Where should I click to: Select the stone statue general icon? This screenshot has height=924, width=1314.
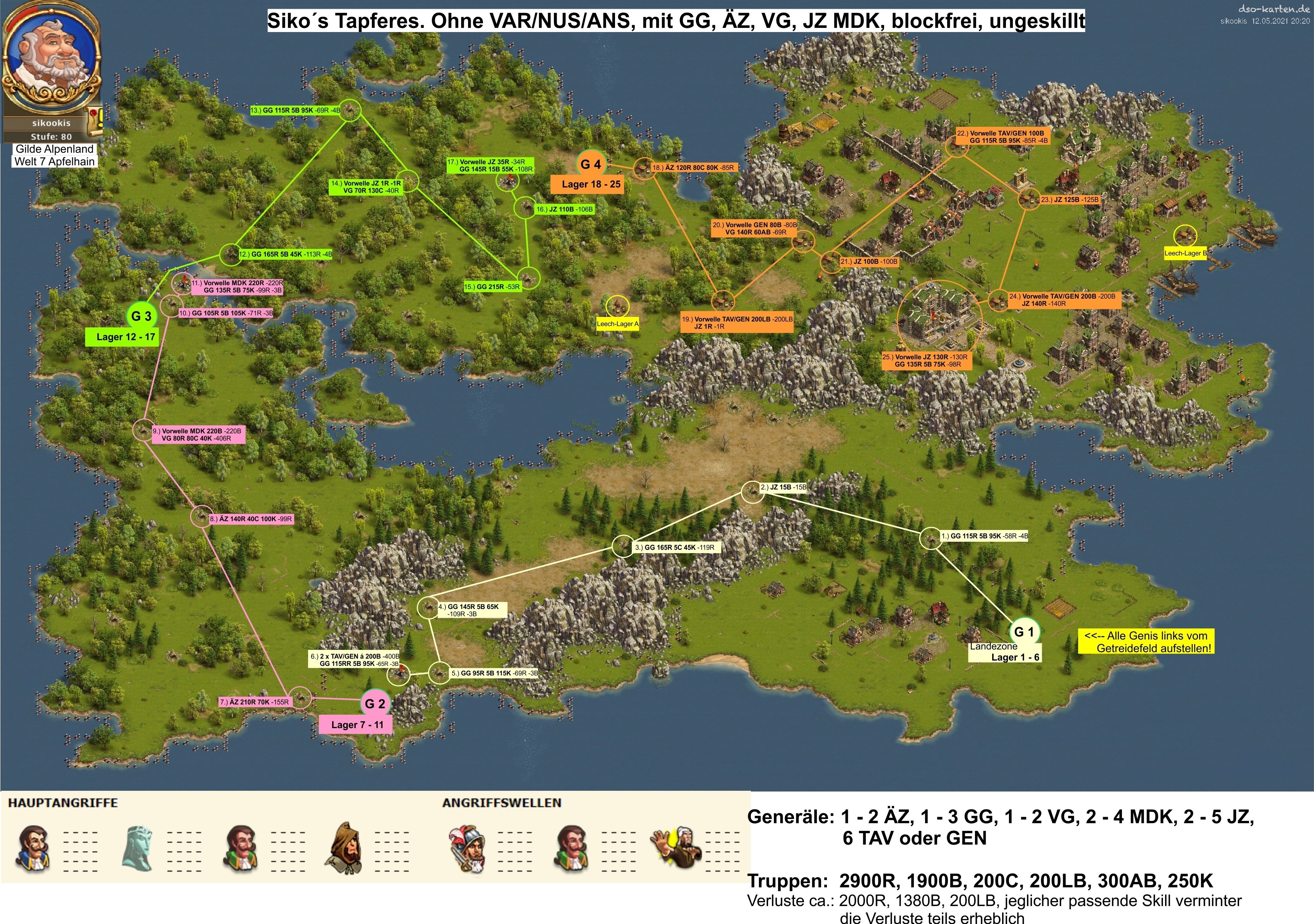coord(137,848)
